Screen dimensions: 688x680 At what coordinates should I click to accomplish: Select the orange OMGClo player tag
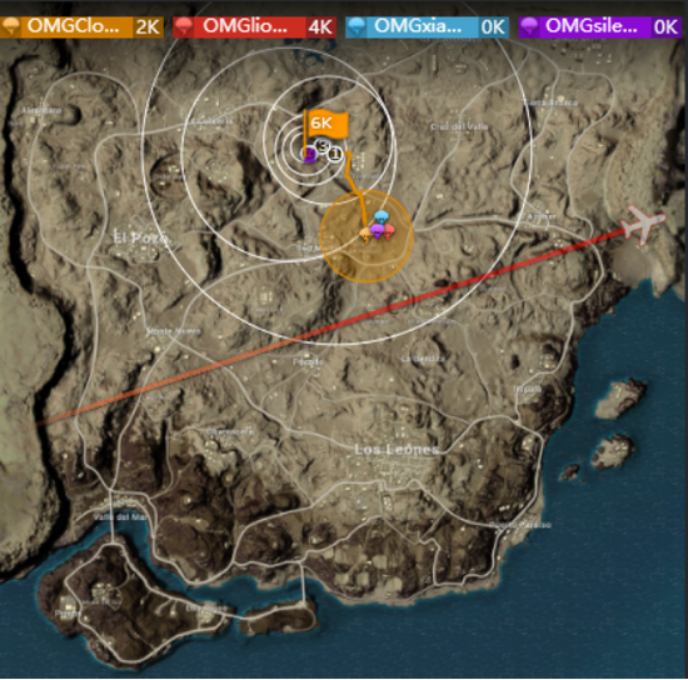[x=82, y=27]
